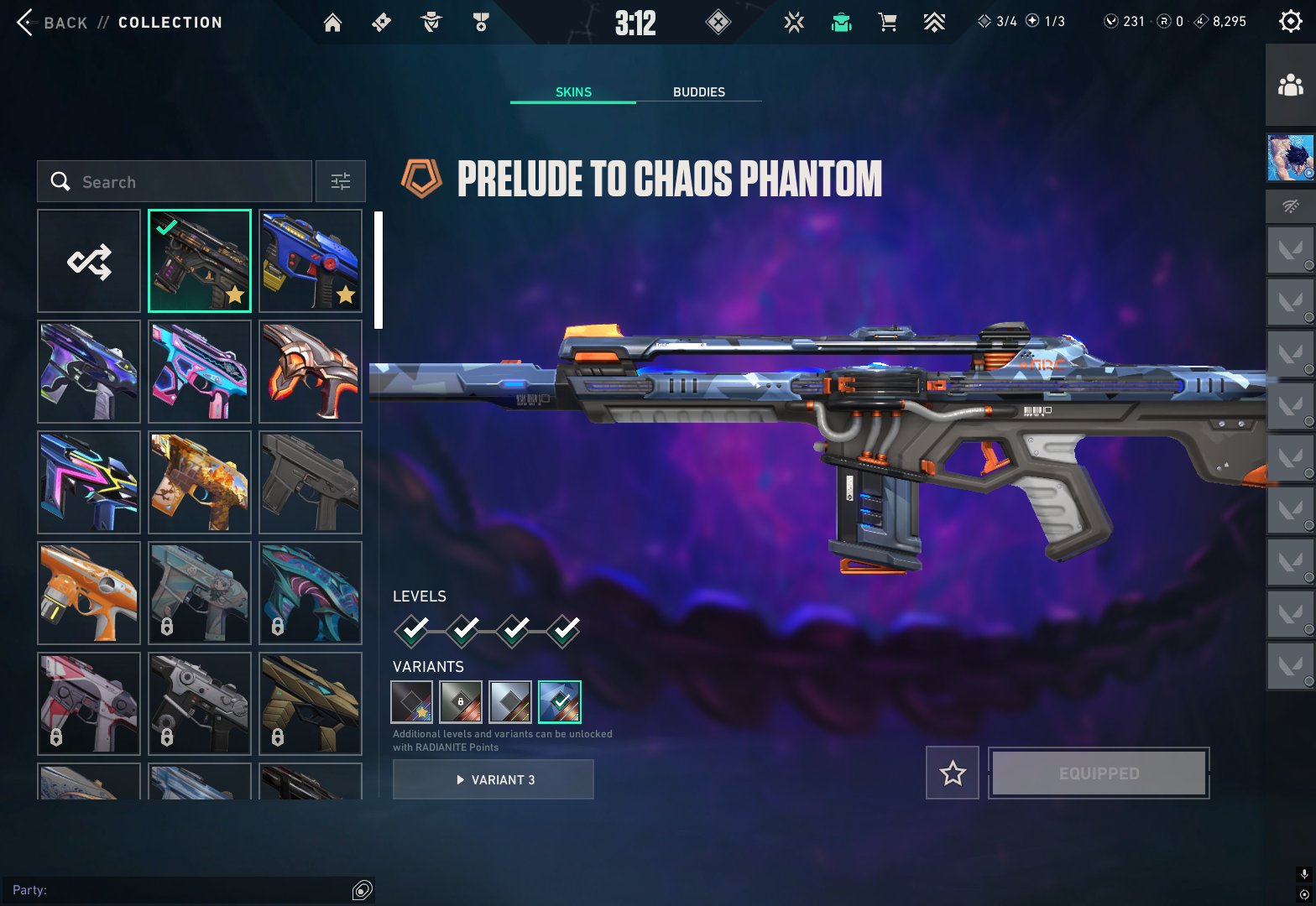Switch to the Buddies tab

coord(698,92)
